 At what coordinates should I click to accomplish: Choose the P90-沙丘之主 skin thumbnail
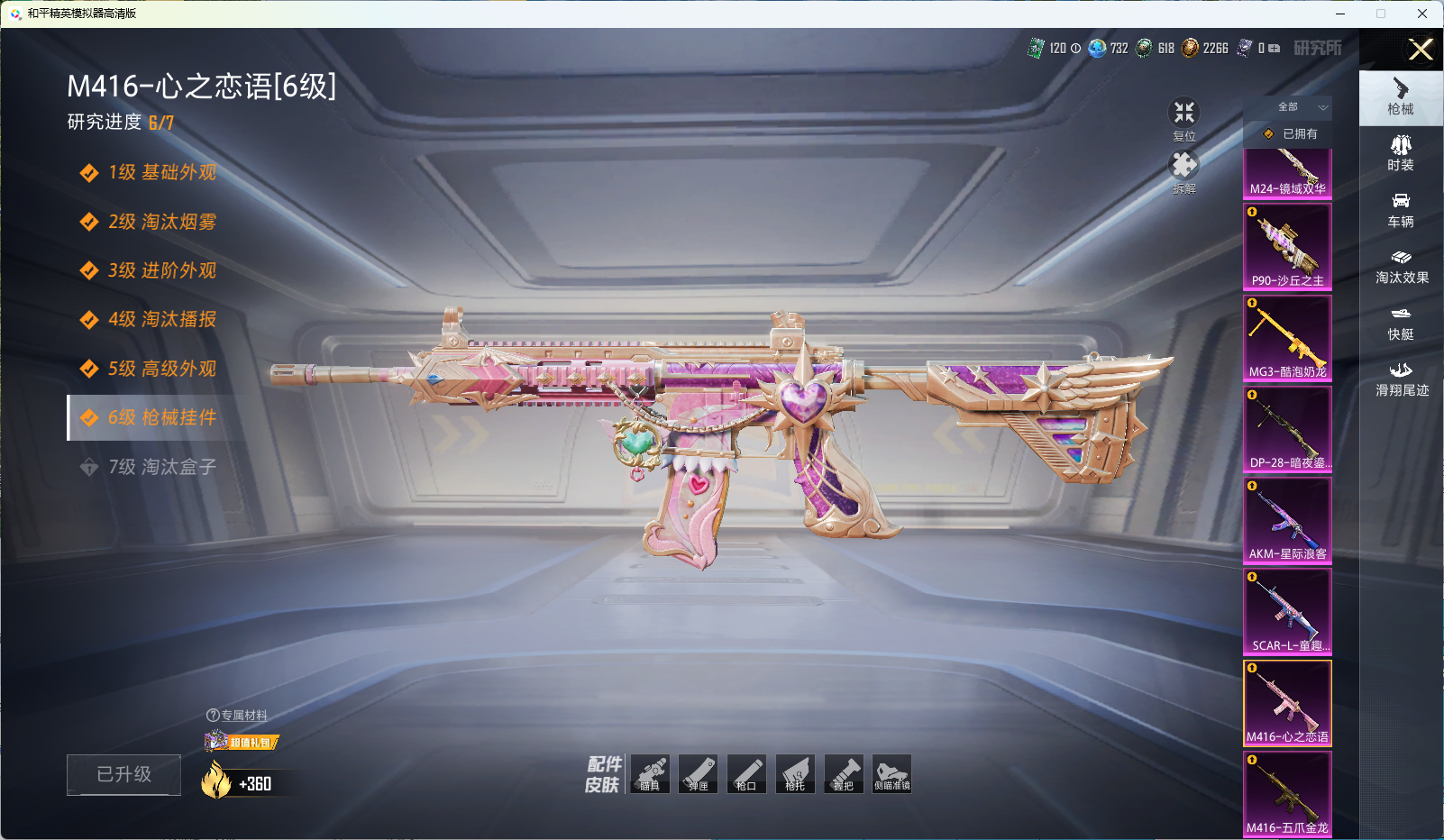[1287, 245]
